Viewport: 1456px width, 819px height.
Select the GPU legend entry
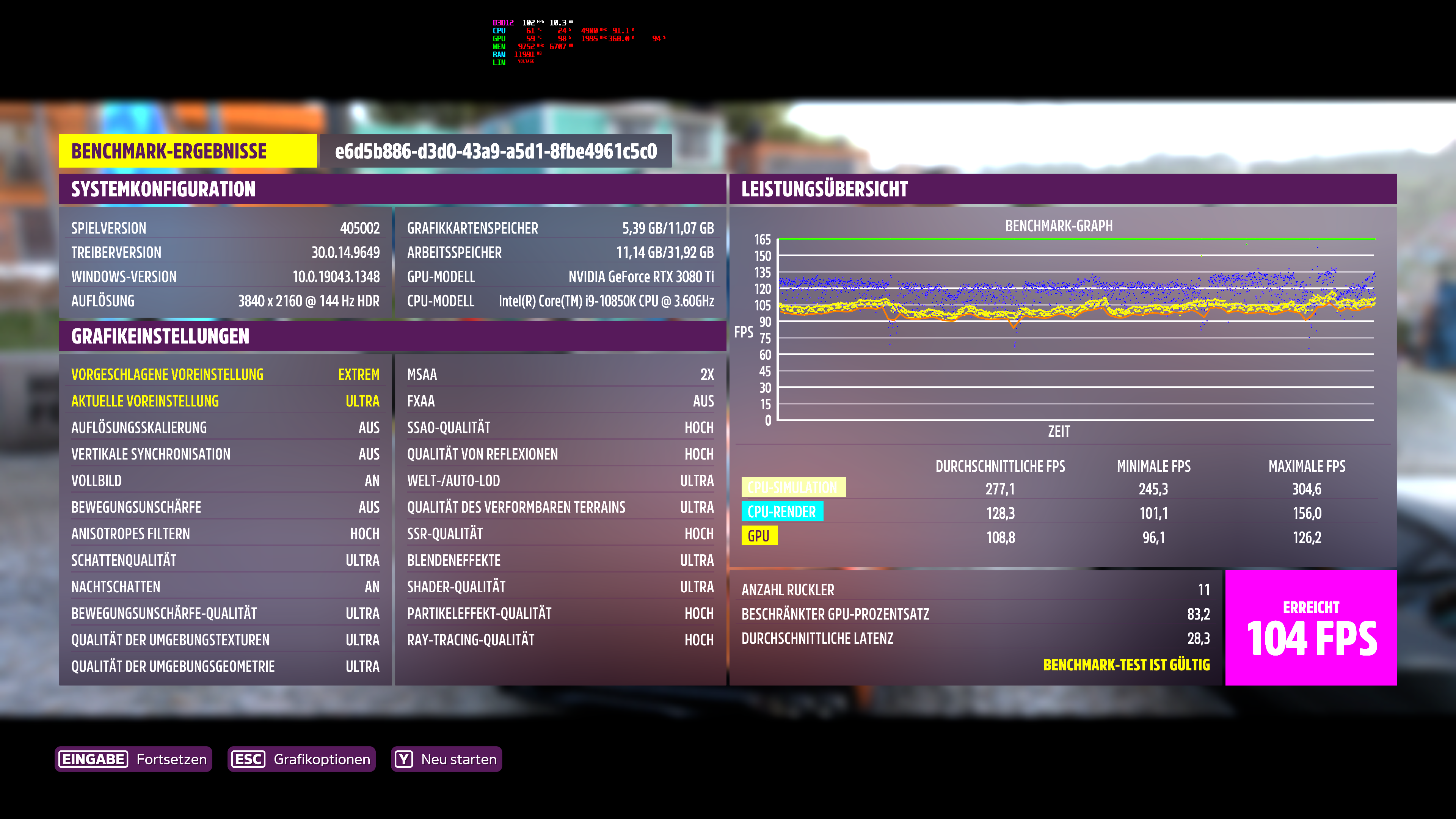coord(760,536)
